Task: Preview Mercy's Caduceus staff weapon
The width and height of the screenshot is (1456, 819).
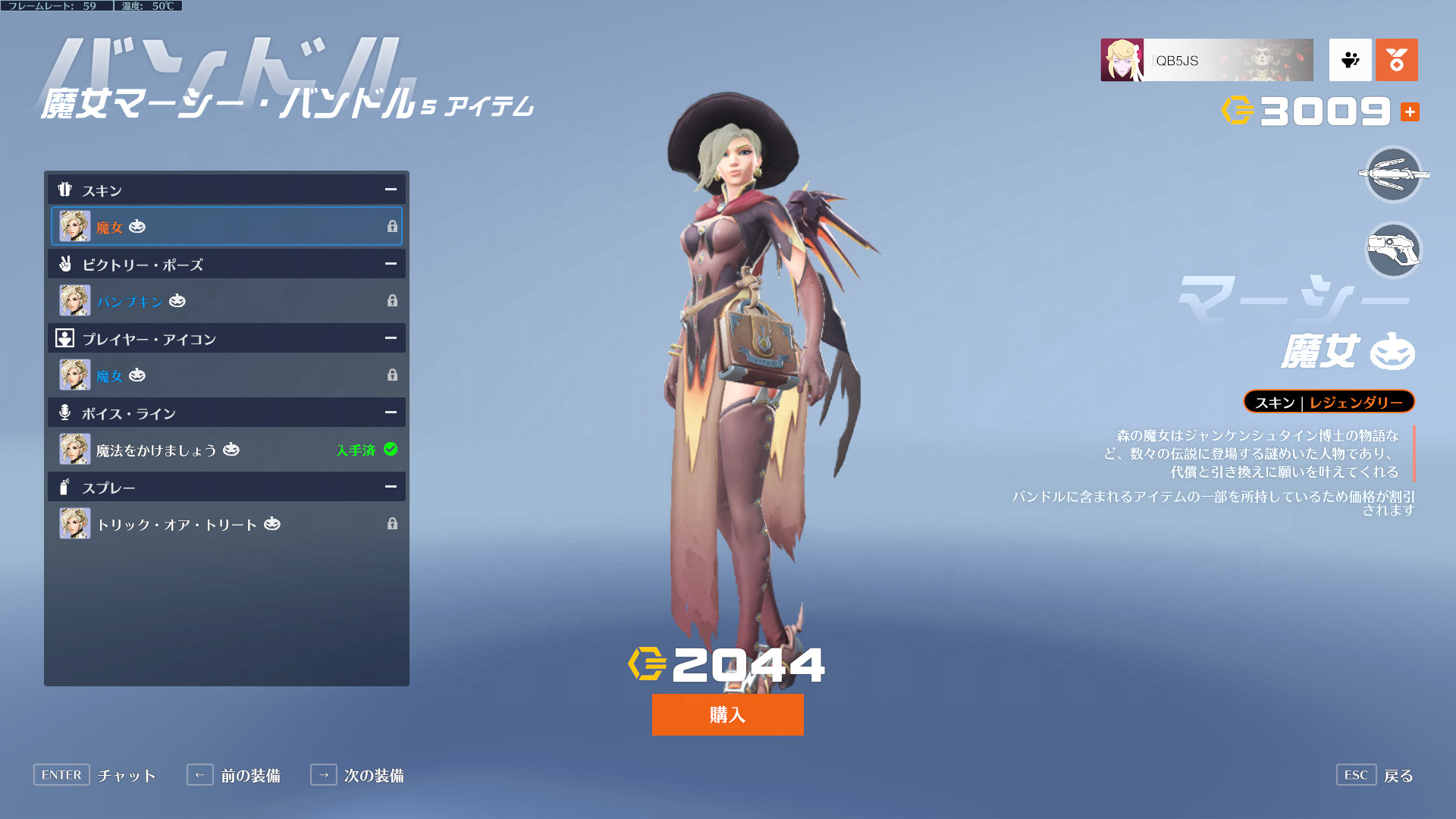Action: [1393, 174]
